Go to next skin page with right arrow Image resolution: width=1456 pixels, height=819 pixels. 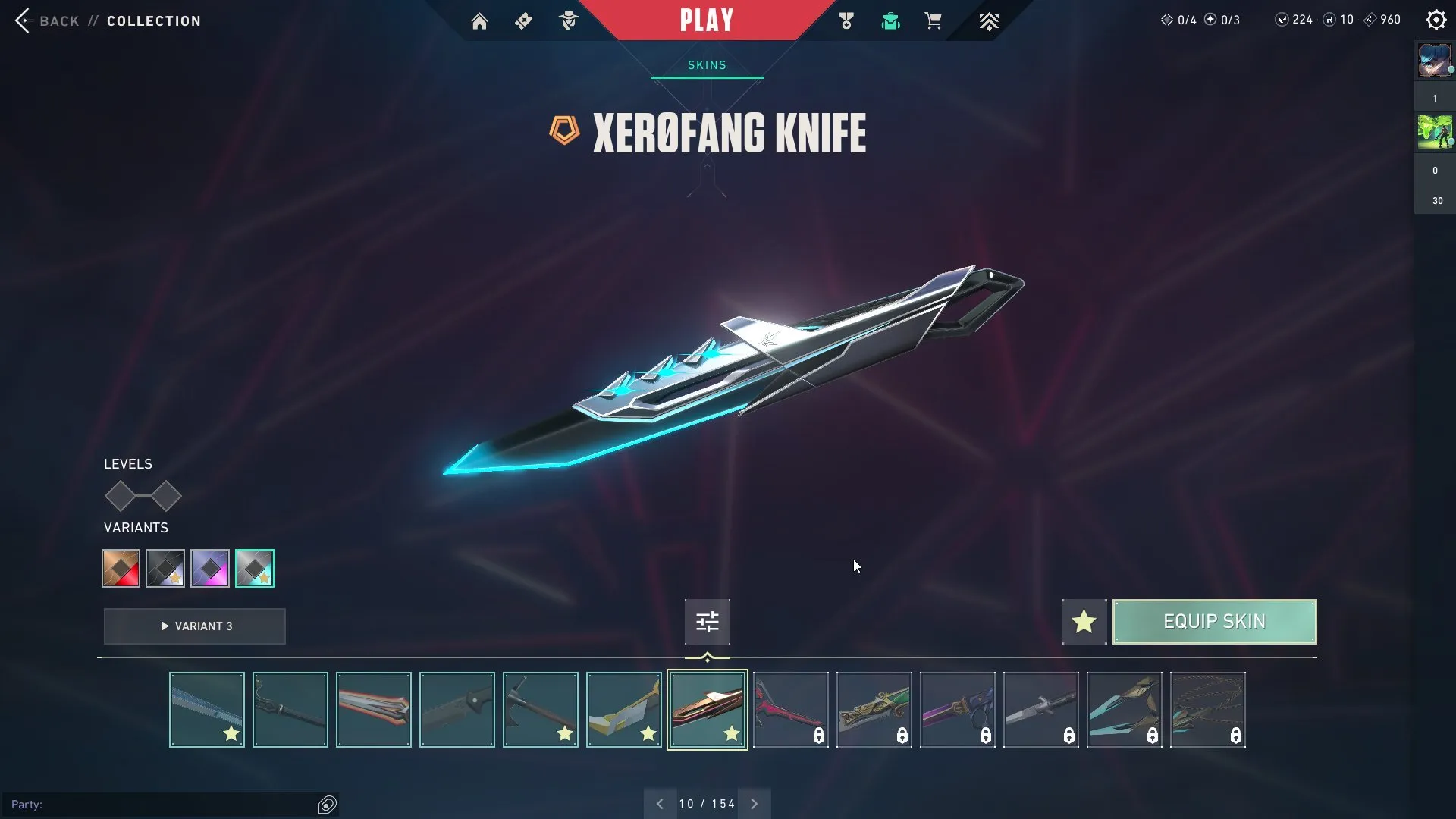point(754,803)
